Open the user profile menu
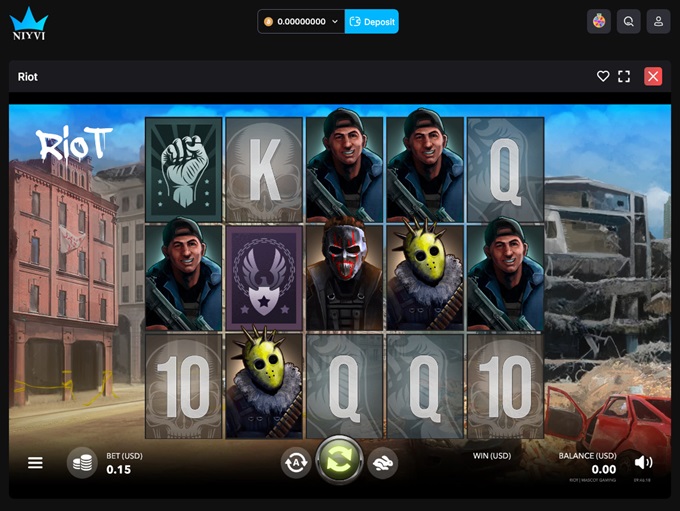The height and width of the screenshot is (511, 680). [x=658, y=21]
